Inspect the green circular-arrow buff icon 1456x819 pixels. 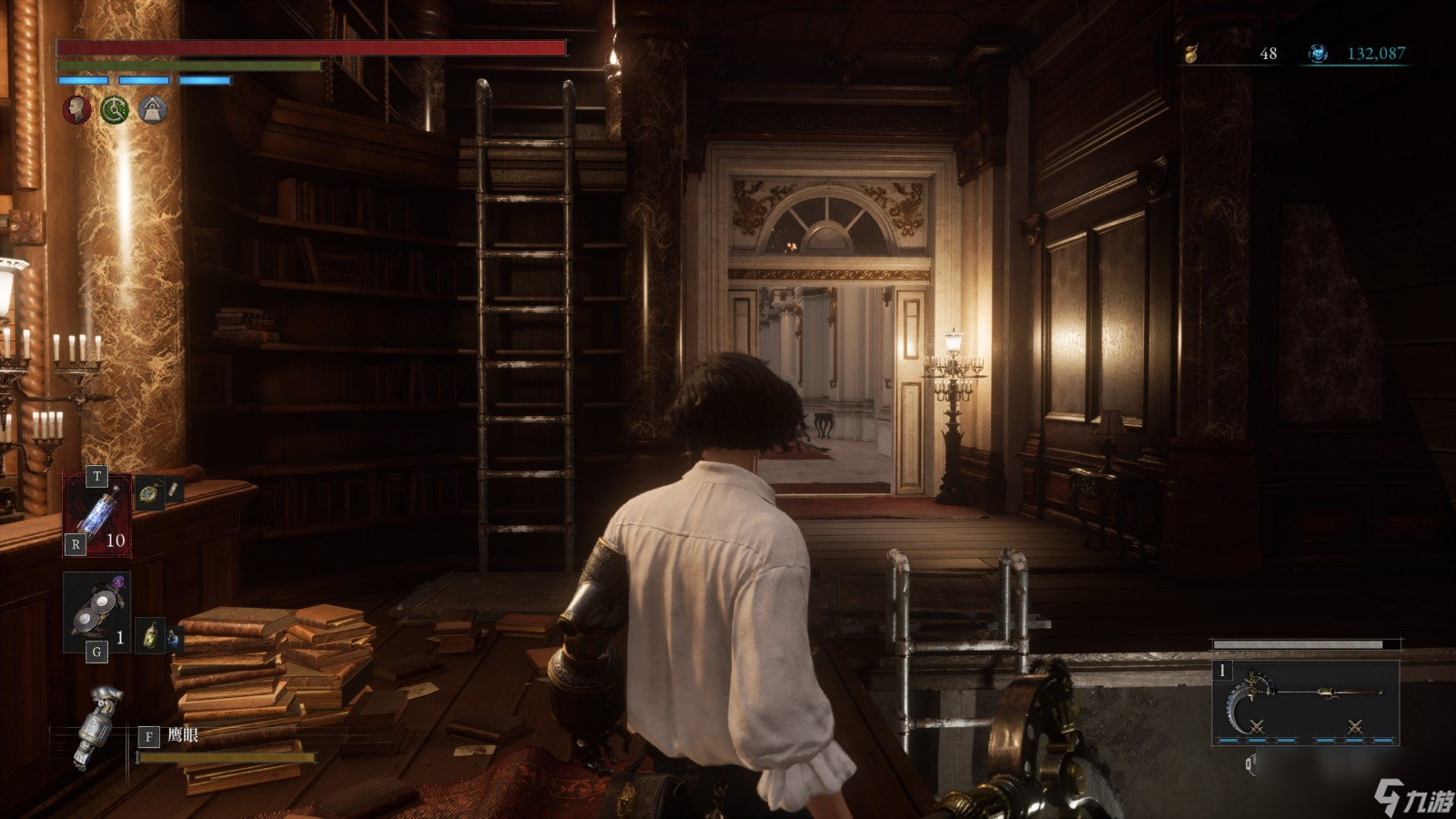(115, 110)
